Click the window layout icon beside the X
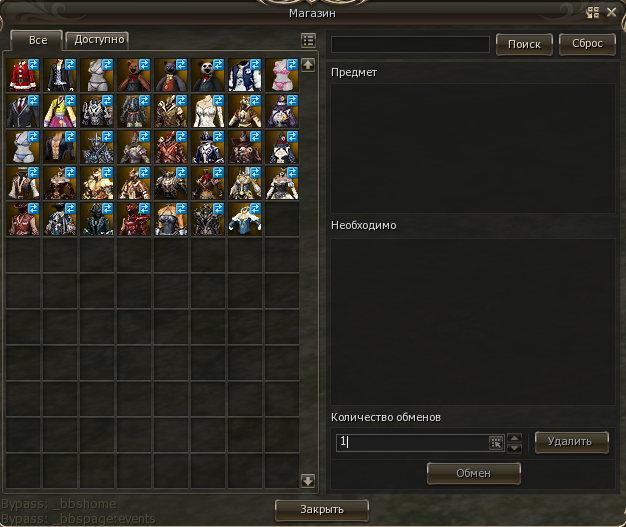 594,12
